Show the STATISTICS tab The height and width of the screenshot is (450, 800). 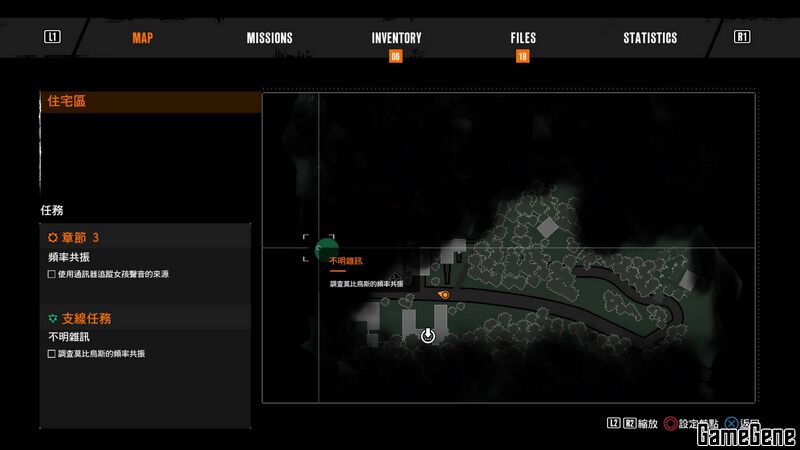point(650,38)
